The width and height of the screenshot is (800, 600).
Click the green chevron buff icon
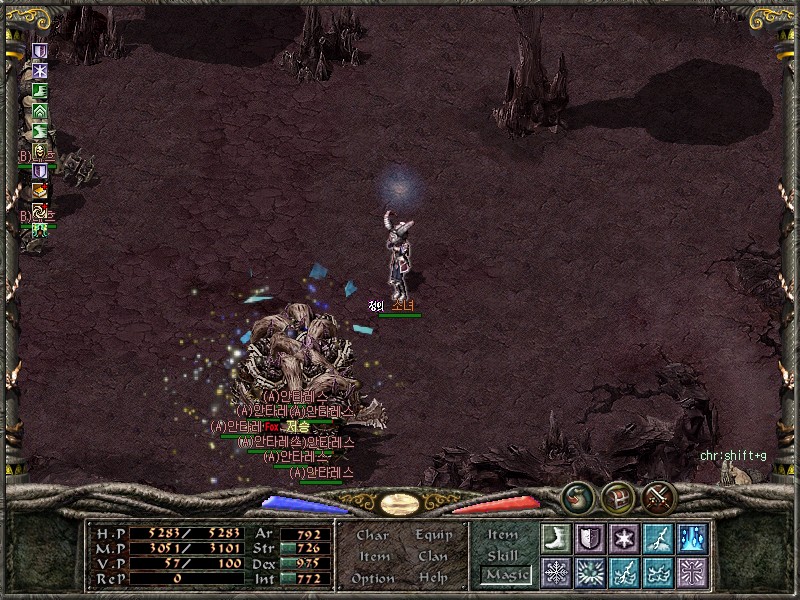point(40,111)
